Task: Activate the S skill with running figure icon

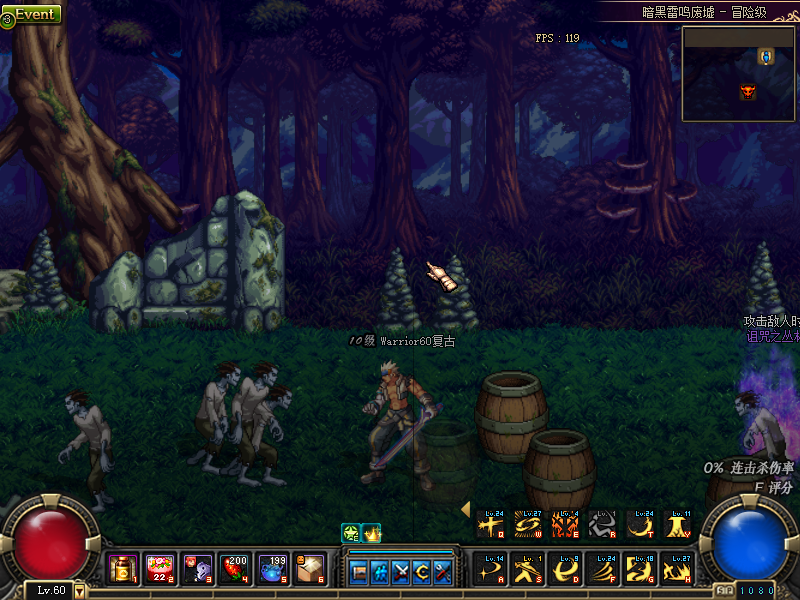Action: pyautogui.click(x=527, y=569)
